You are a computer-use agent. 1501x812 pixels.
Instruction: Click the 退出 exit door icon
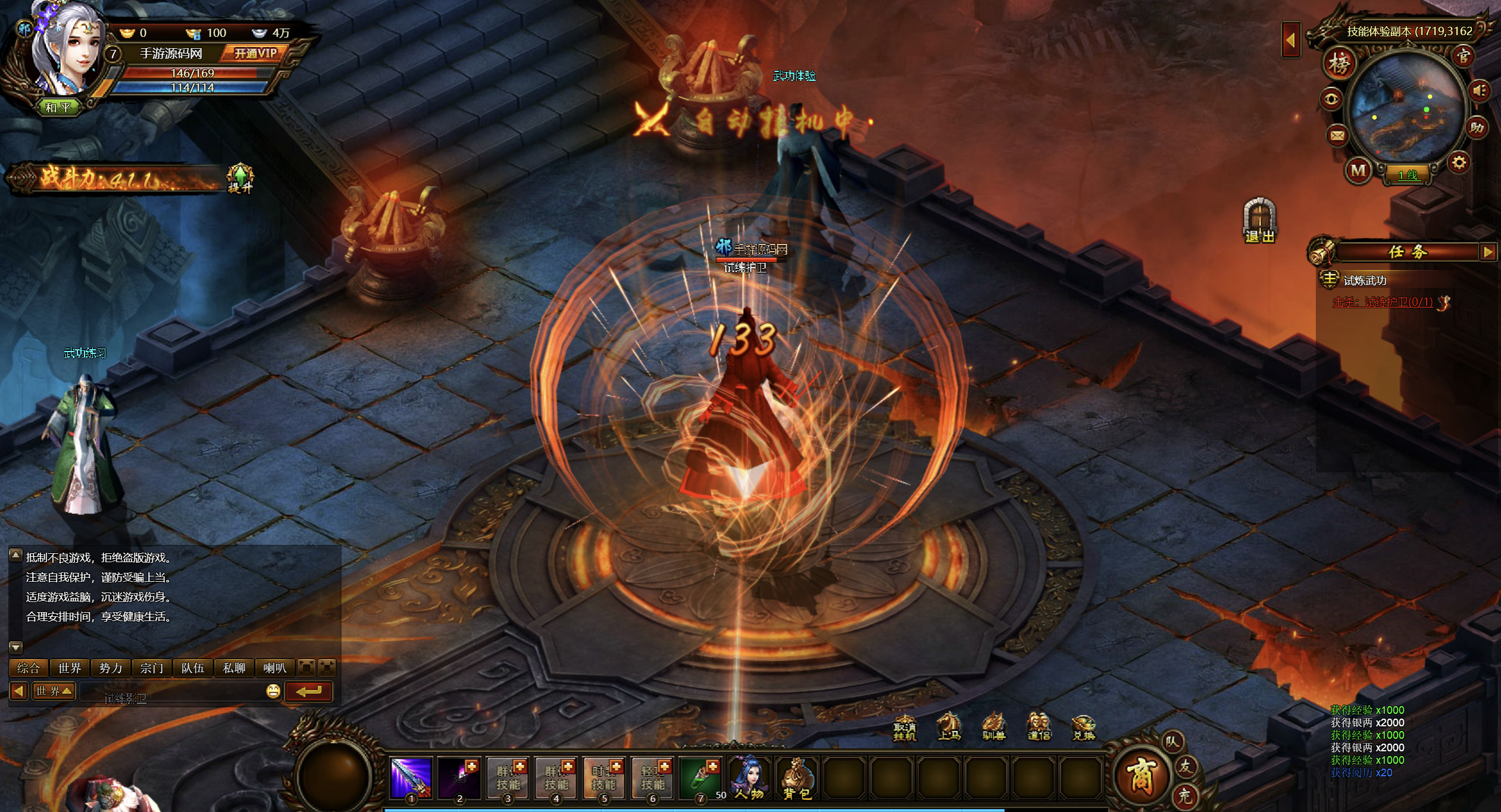pos(1259,220)
